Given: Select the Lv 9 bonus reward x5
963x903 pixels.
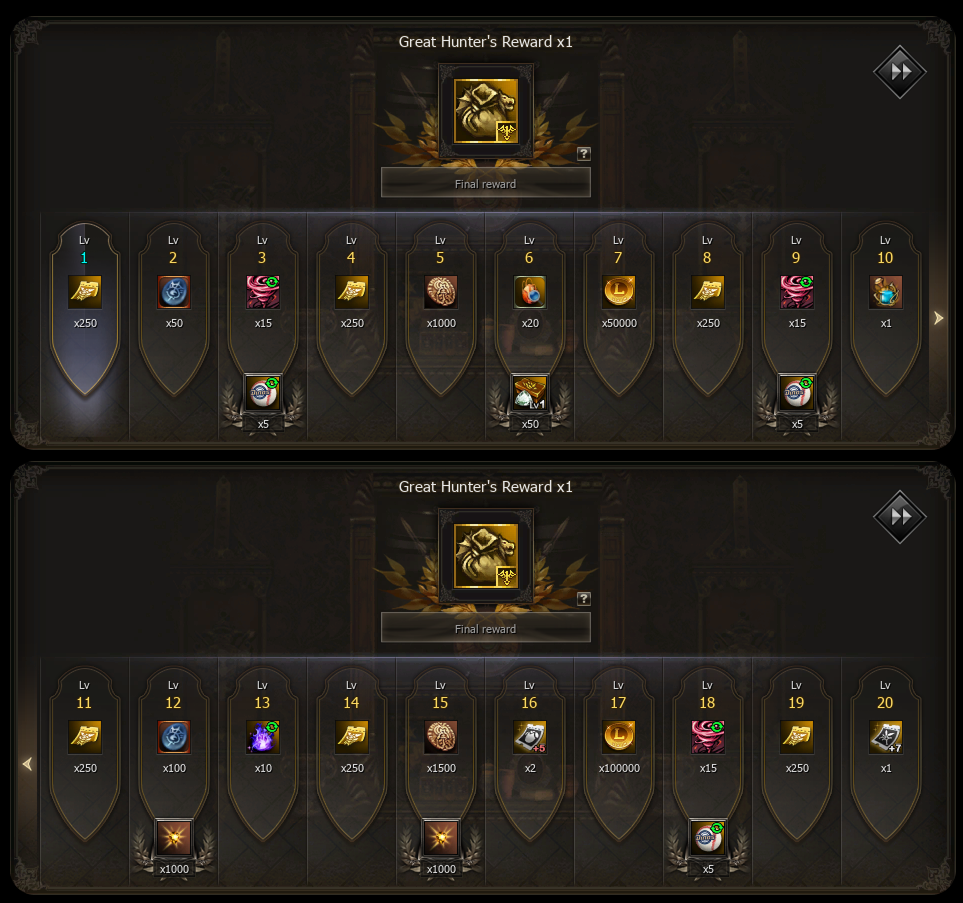Looking at the screenshot, I should pyautogui.click(x=796, y=393).
